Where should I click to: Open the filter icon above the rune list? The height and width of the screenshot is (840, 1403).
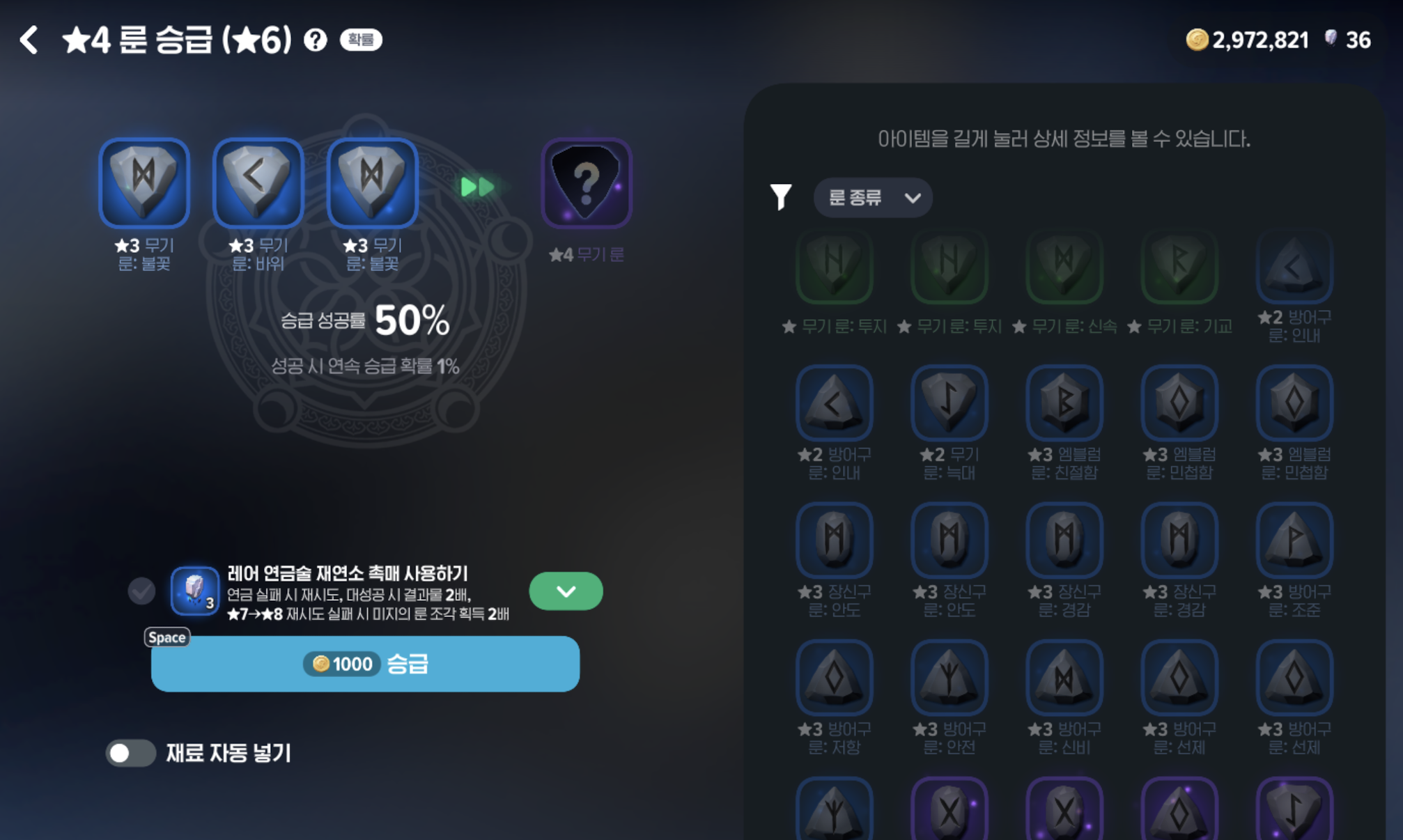782,197
